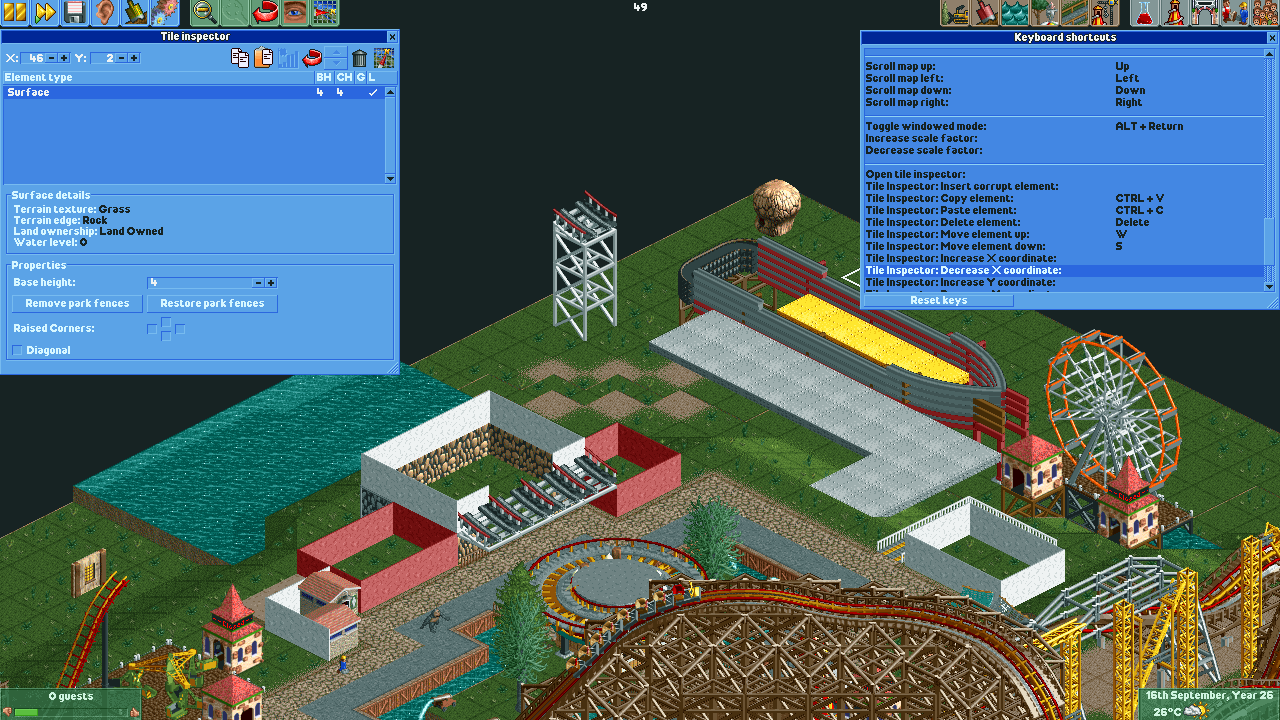1280x720 pixels.
Task: Toggle fast-forward speed
Action: 43,13
